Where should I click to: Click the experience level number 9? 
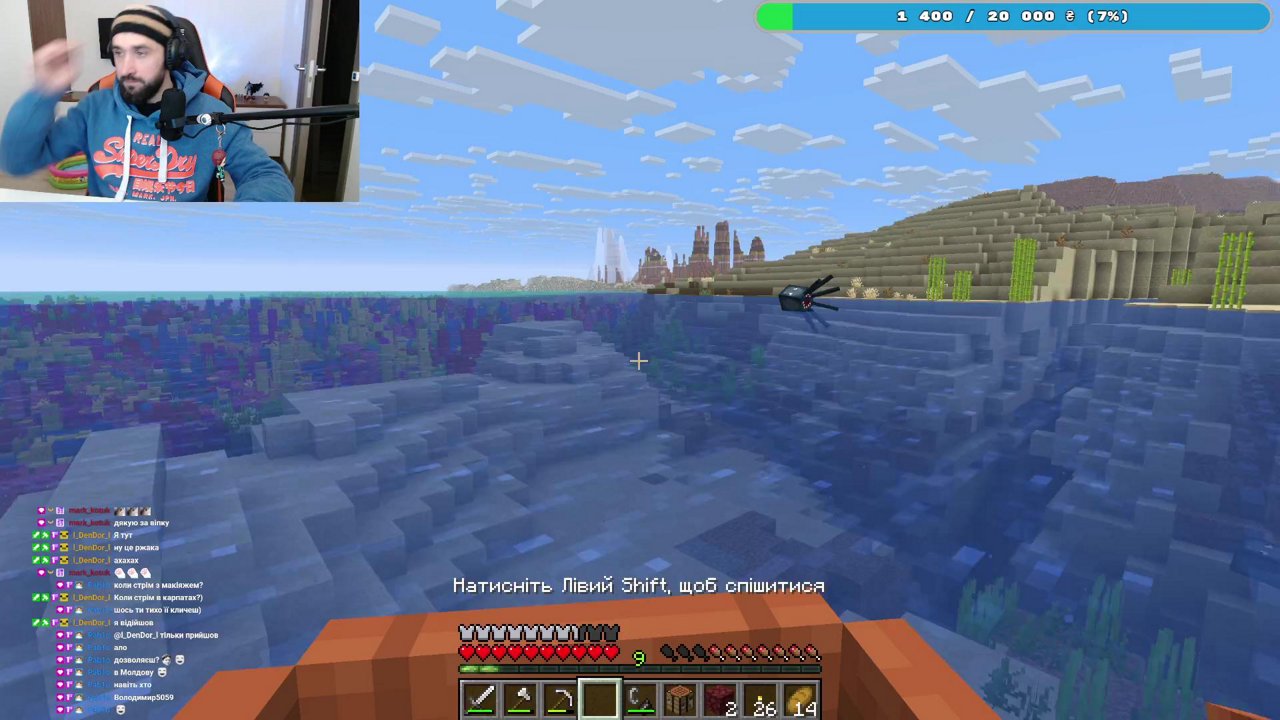coord(638,657)
